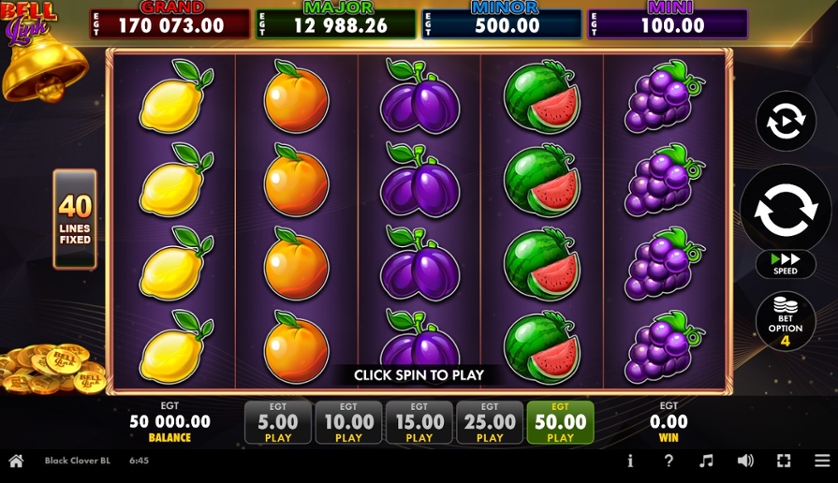Select the green 50.00 bet button
This screenshot has width=838, height=483.
(560, 423)
